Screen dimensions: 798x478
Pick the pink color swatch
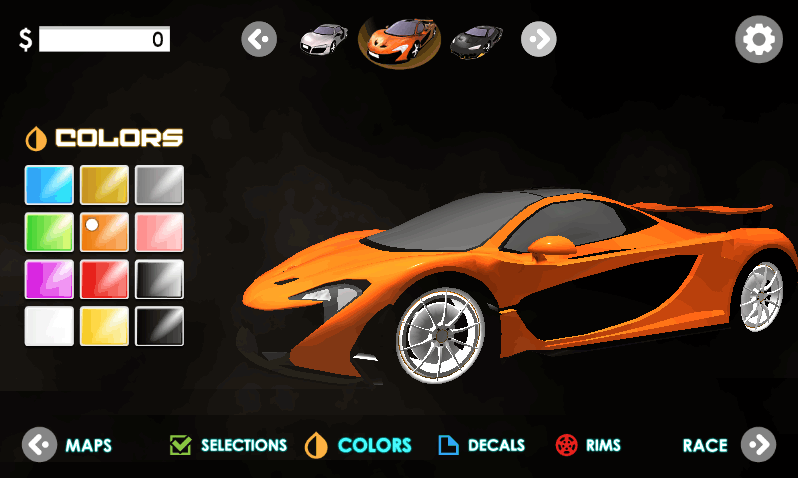pyautogui.click(x=160, y=232)
